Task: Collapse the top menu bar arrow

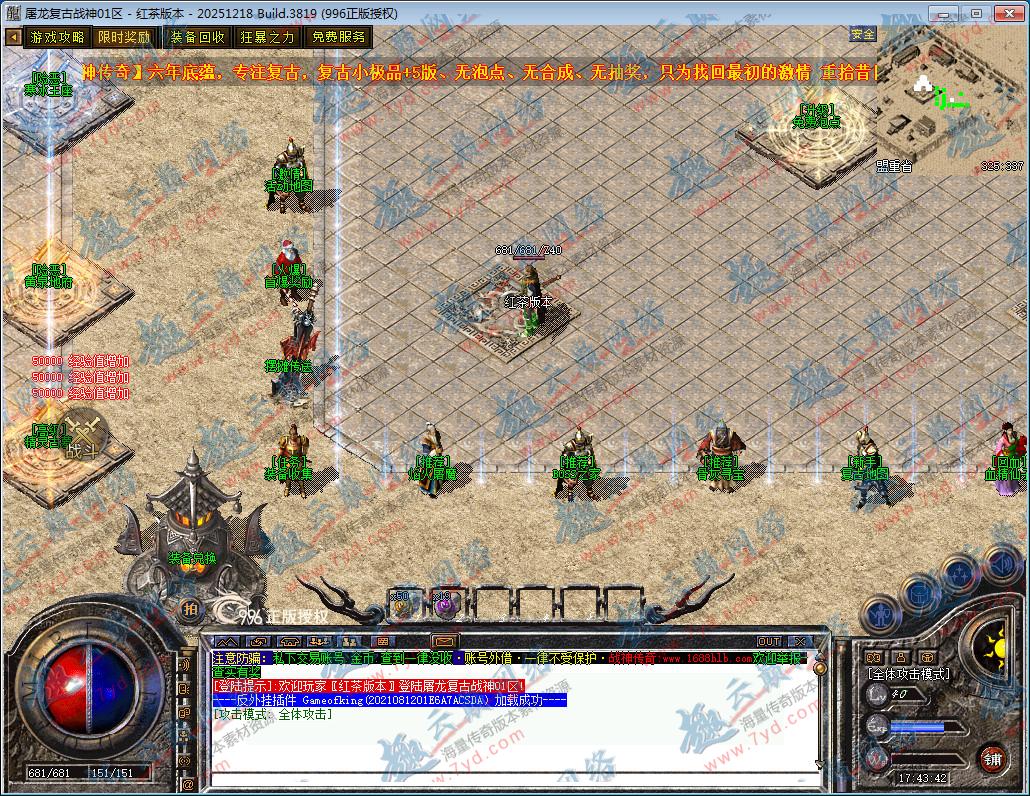Action: (x=13, y=37)
